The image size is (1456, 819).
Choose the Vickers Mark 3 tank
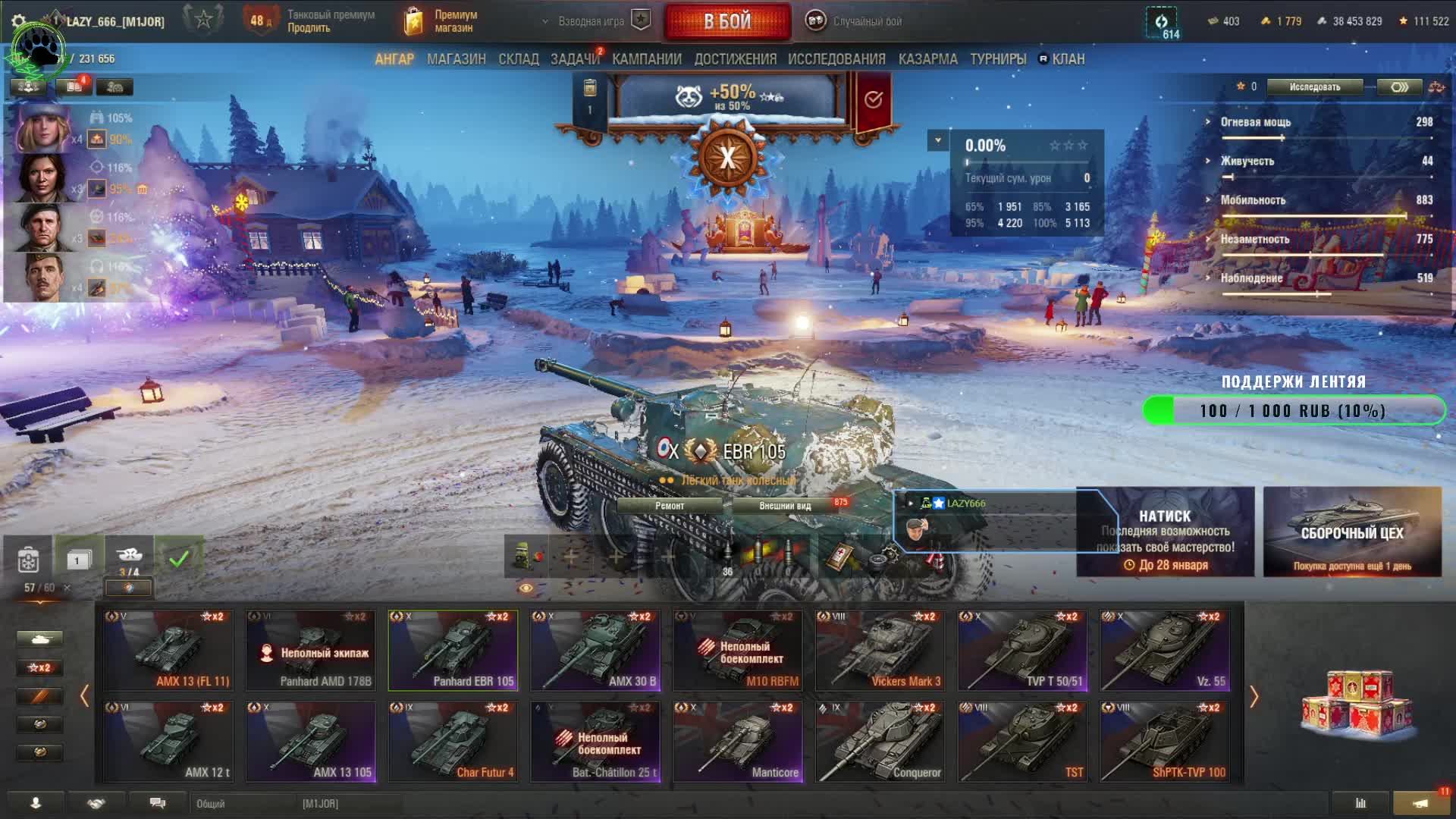[880, 651]
